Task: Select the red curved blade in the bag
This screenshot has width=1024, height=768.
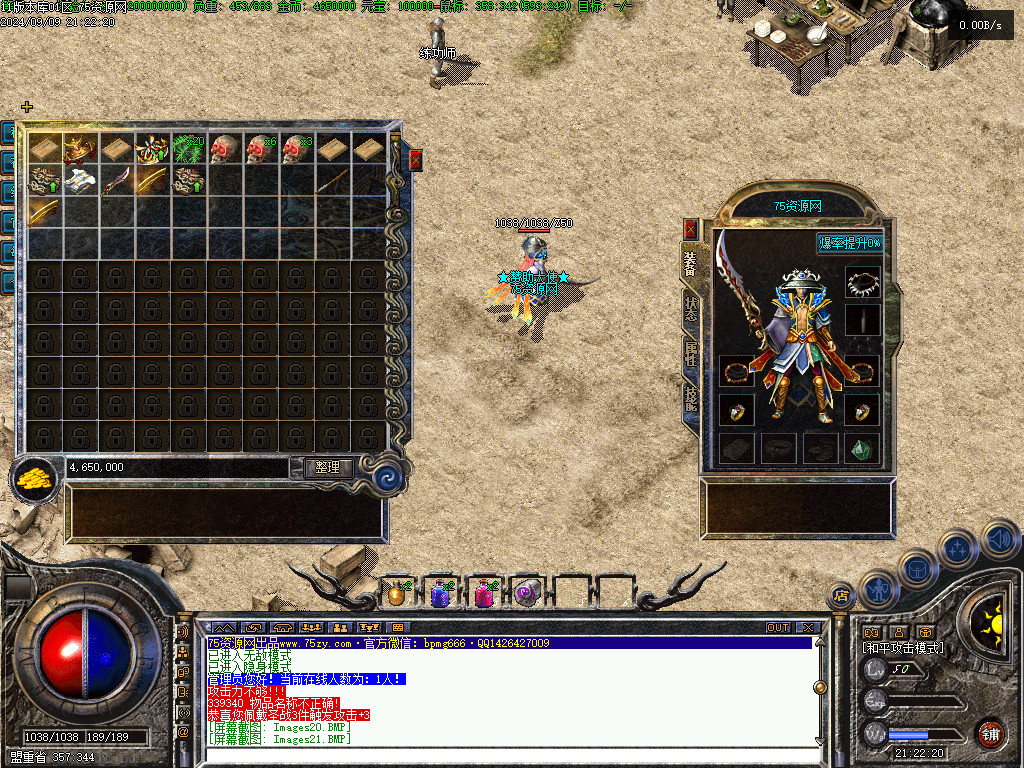Action: (x=117, y=180)
